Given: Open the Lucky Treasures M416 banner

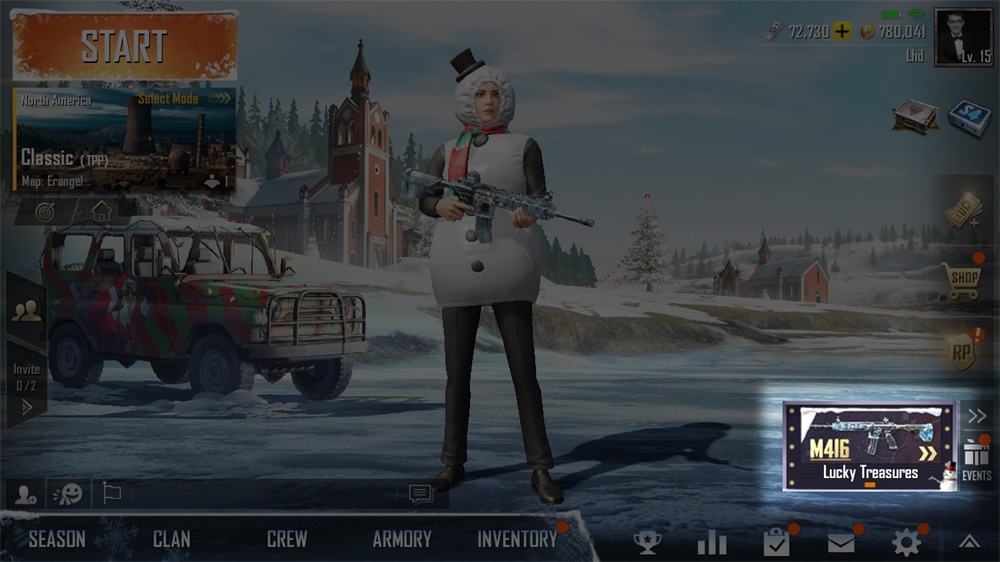Looking at the screenshot, I should point(869,446).
